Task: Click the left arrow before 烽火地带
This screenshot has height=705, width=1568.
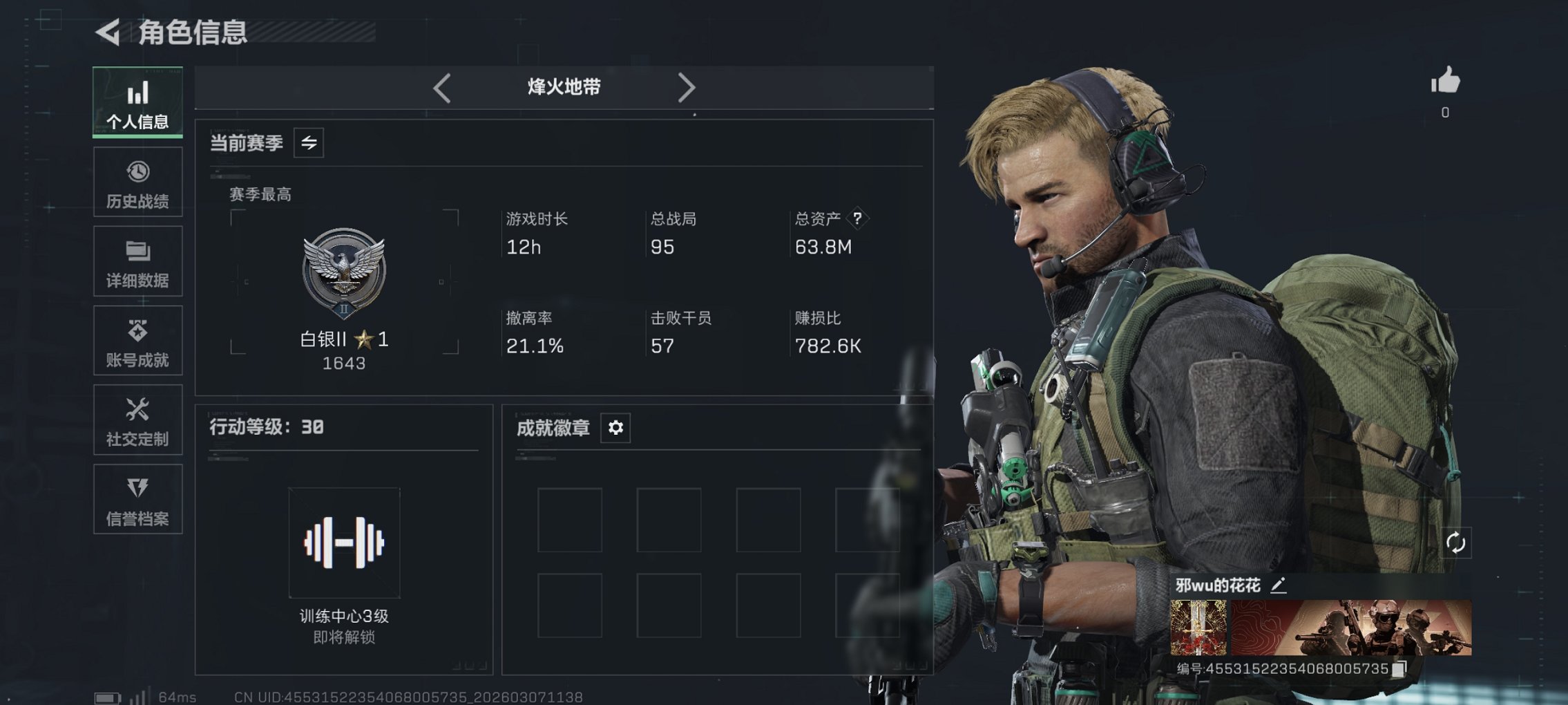Action: coord(441,87)
